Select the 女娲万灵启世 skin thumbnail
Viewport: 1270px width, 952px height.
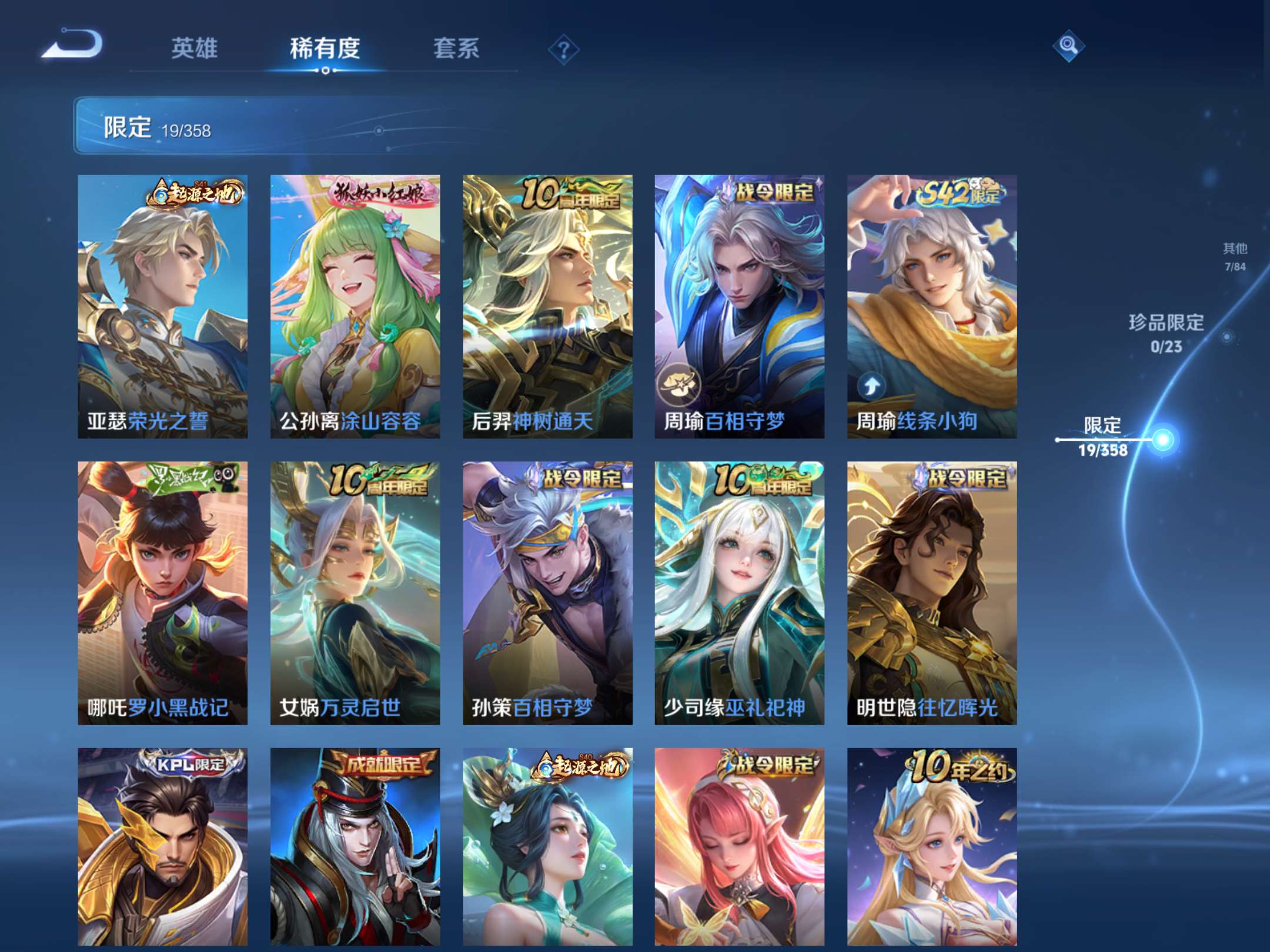[354, 582]
